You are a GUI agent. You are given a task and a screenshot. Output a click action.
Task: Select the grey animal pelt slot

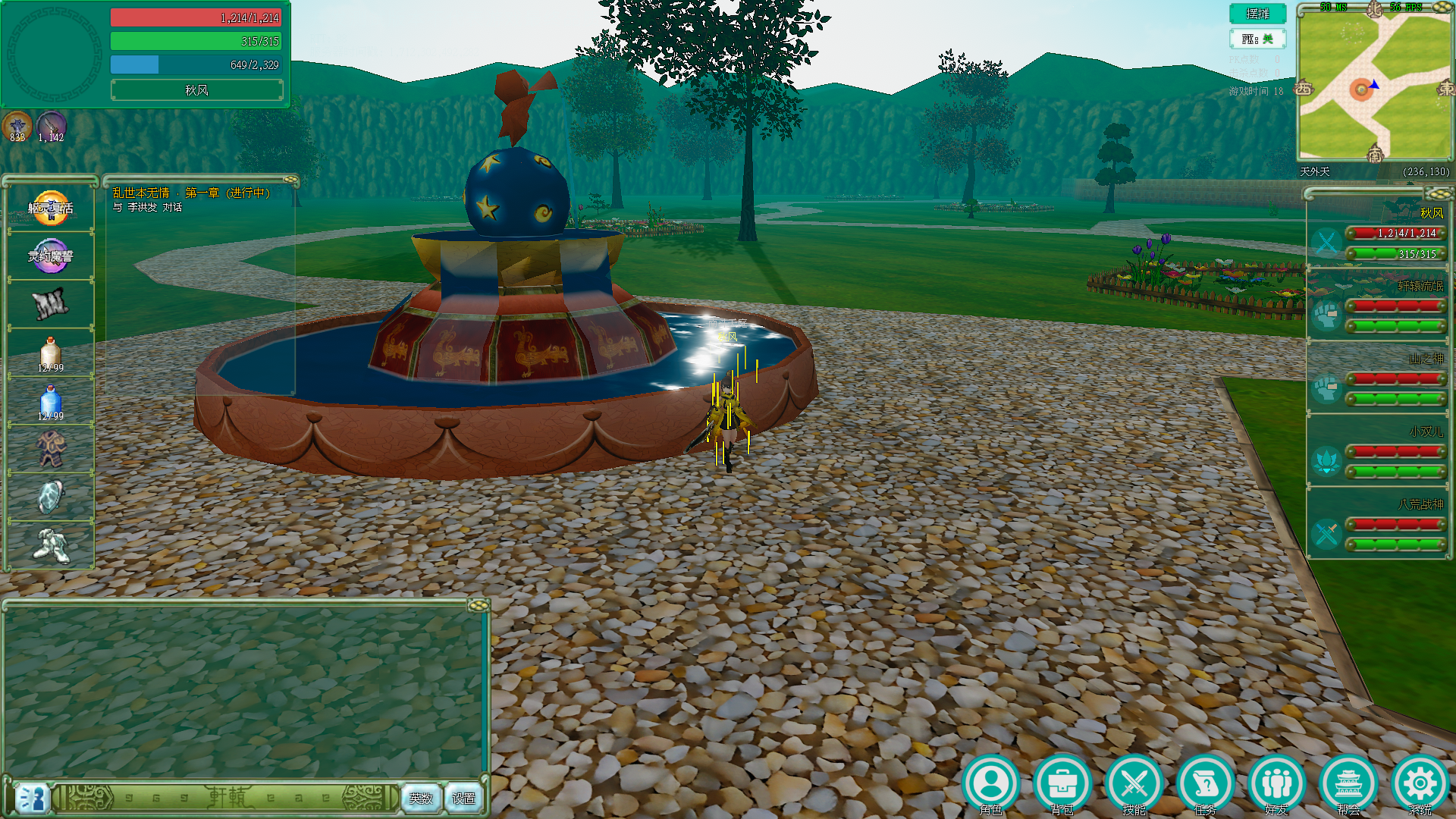point(51,305)
